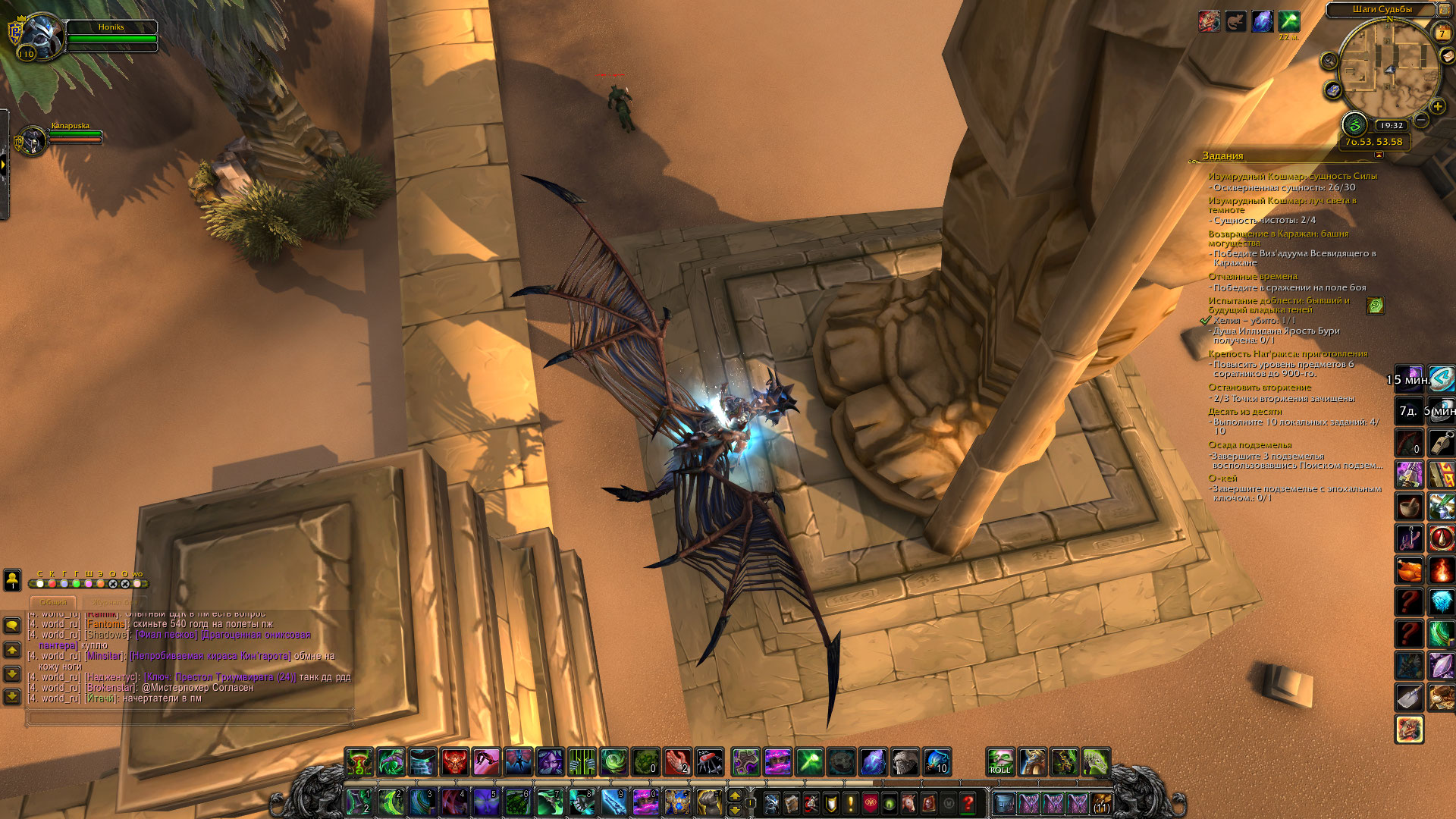Activate the red demon face ability

pyautogui.click(x=455, y=761)
